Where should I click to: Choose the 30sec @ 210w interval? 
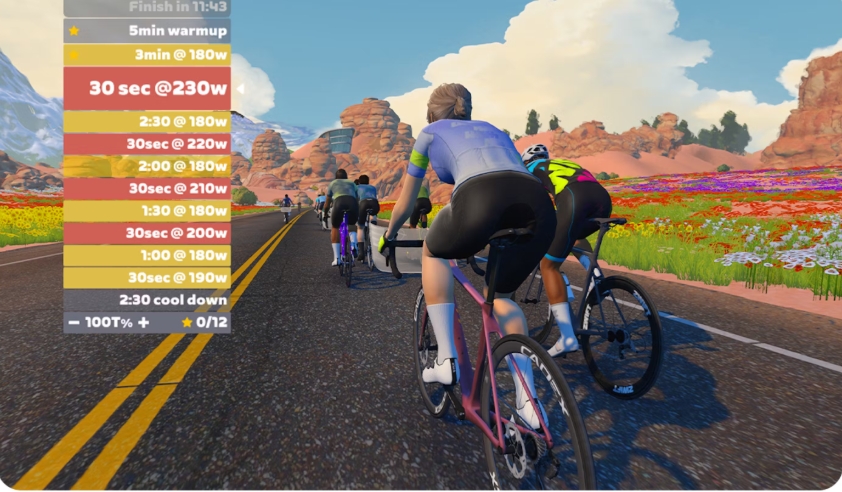[147, 188]
